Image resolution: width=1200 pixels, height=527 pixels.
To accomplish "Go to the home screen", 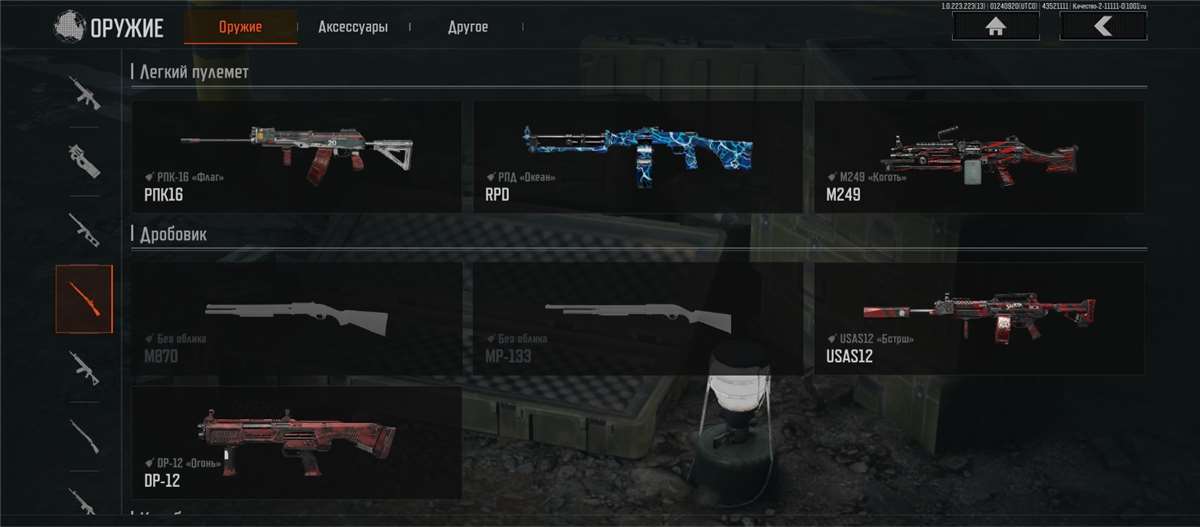I will (x=995, y=27).
